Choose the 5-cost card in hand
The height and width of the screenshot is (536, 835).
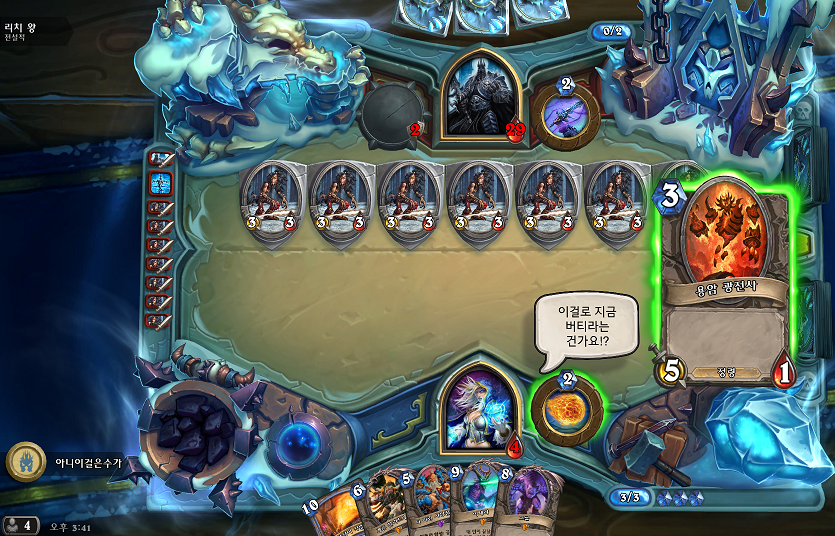pyautogui.click(x=428, y=498)
